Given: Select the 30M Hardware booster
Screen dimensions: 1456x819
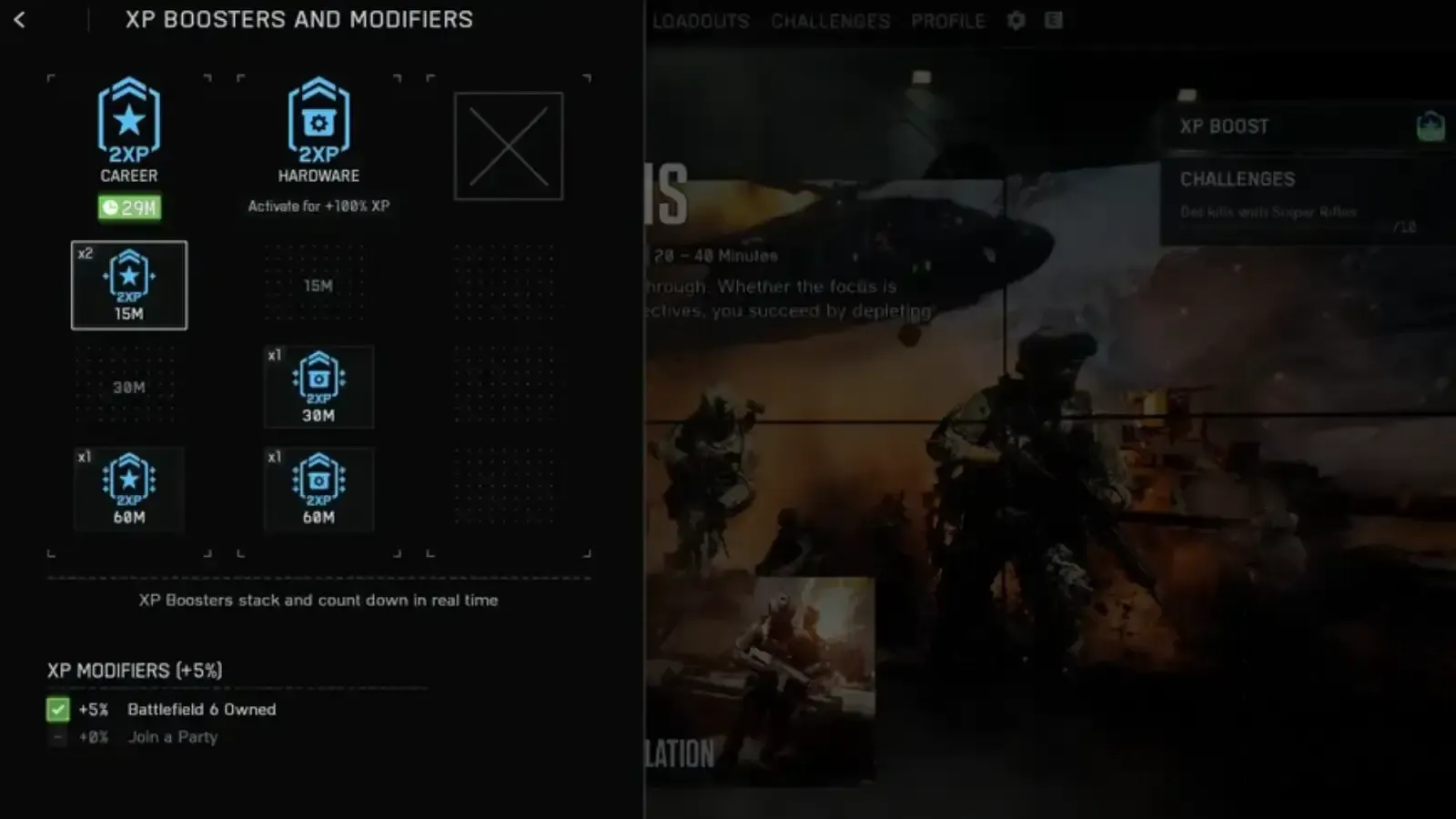Looking at the screenshot, I should [x=318, y=387].
